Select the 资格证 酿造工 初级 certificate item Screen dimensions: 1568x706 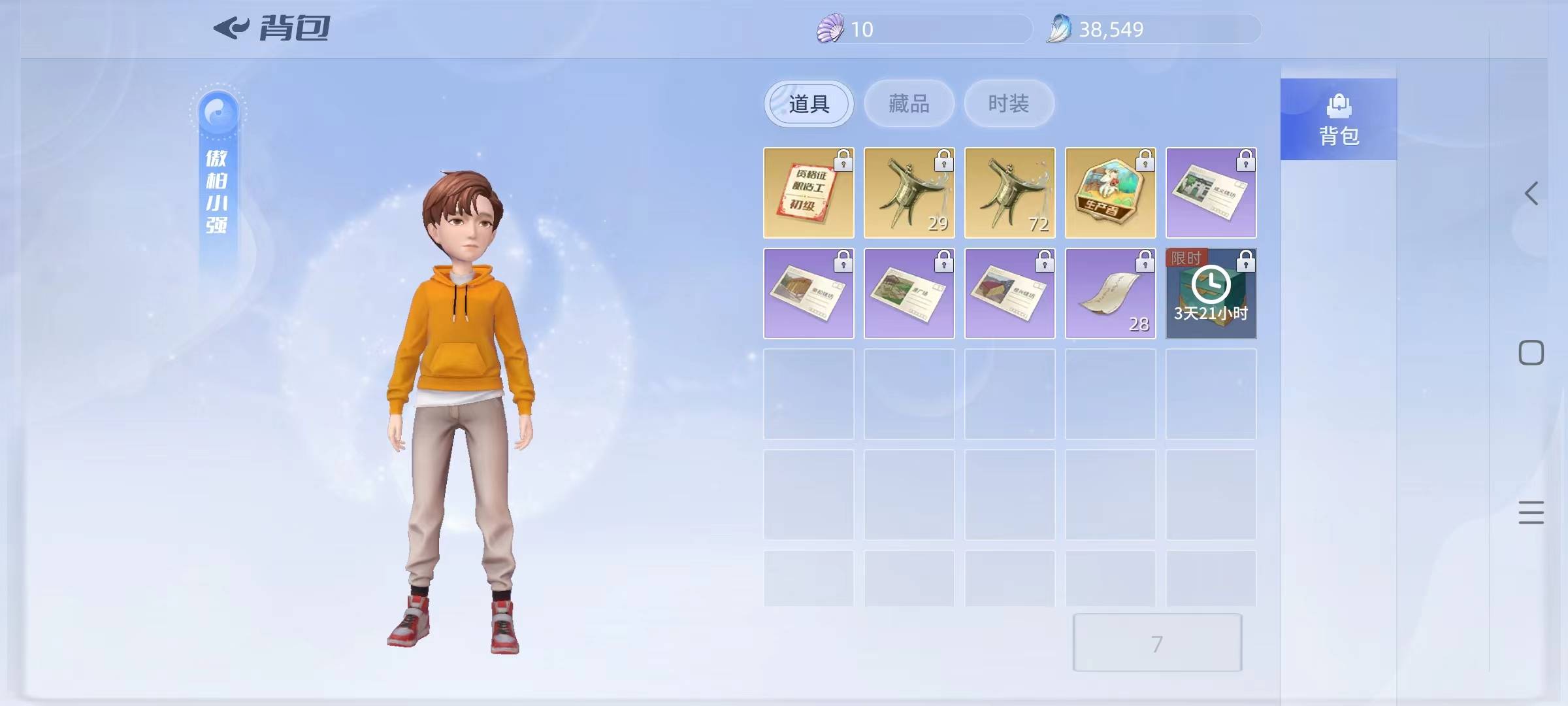tap(808, 193)
